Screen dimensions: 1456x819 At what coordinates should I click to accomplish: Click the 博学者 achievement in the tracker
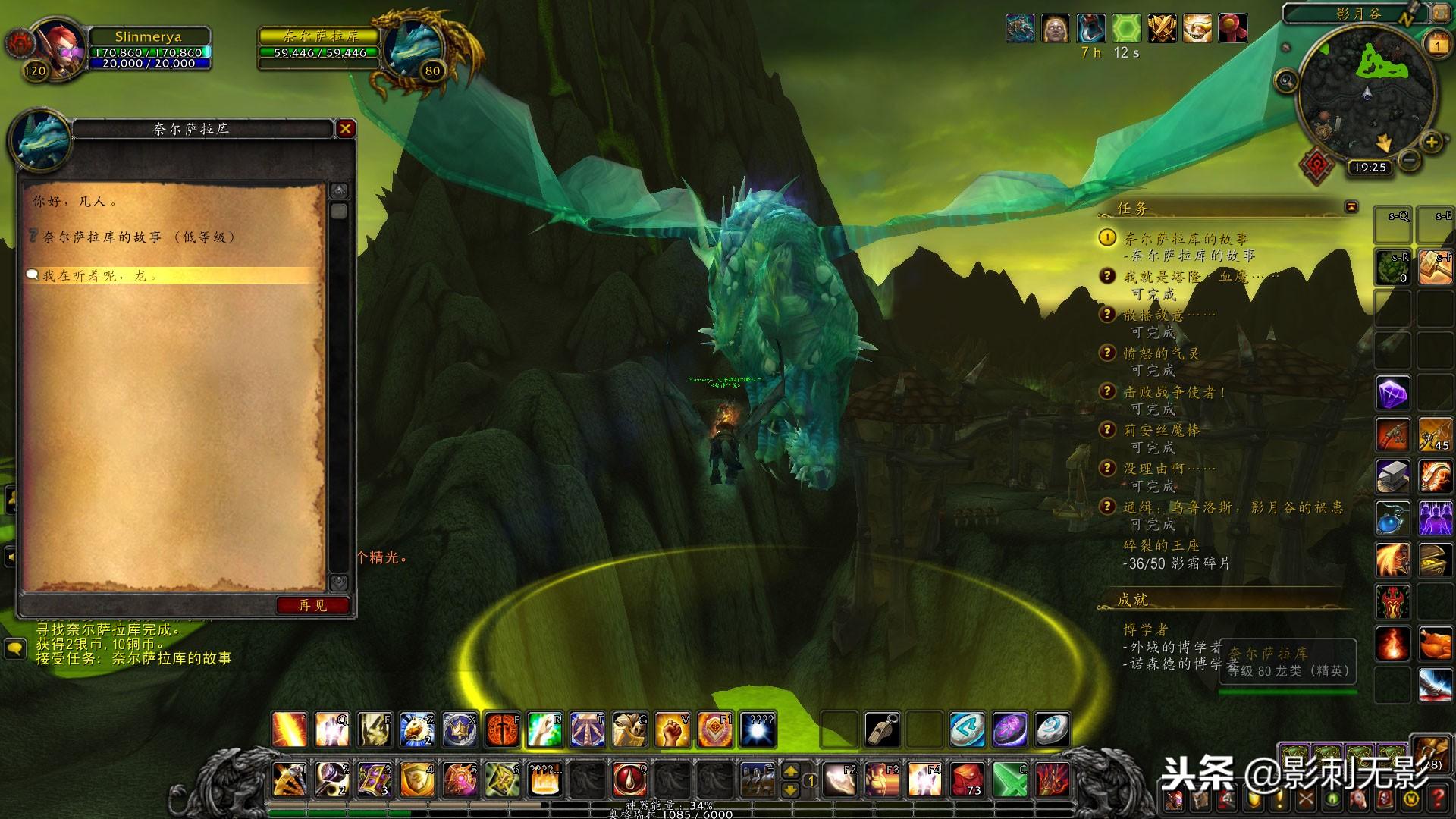click(x=1145, y=629)
